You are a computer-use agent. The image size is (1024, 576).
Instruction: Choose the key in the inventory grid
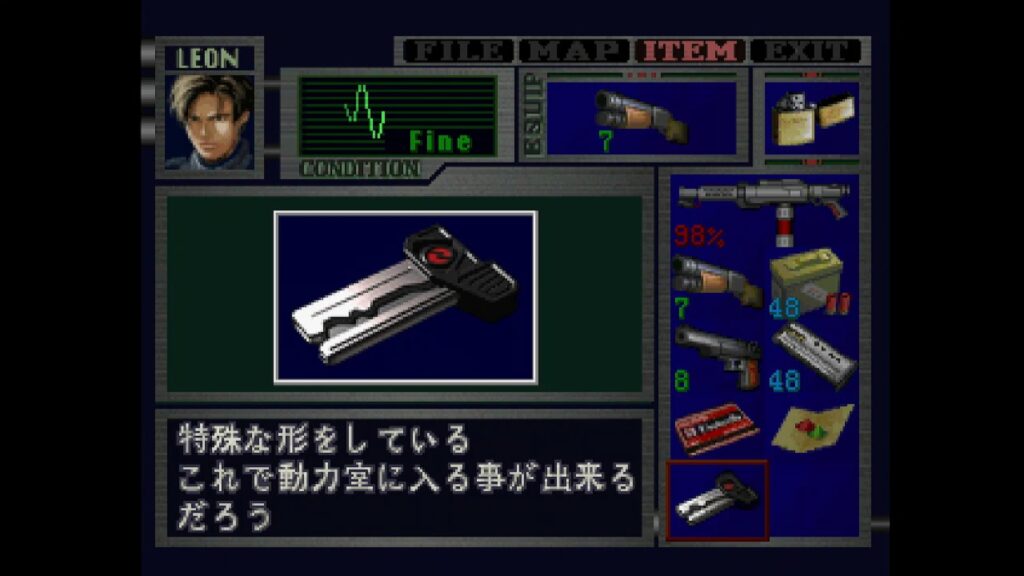coord(716,498)
